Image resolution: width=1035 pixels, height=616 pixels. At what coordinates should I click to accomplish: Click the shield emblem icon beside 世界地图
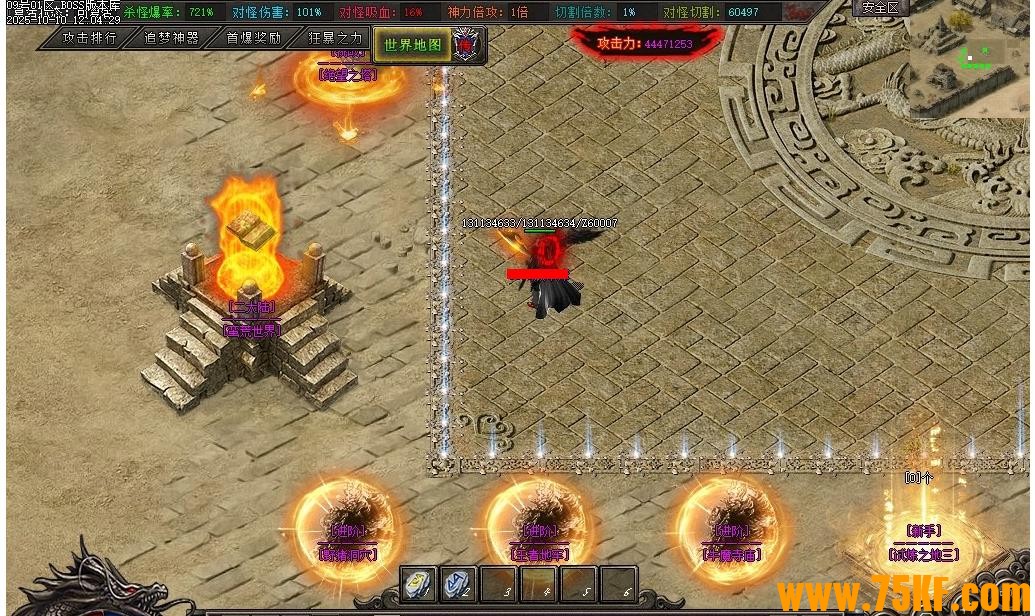[467, 45]
